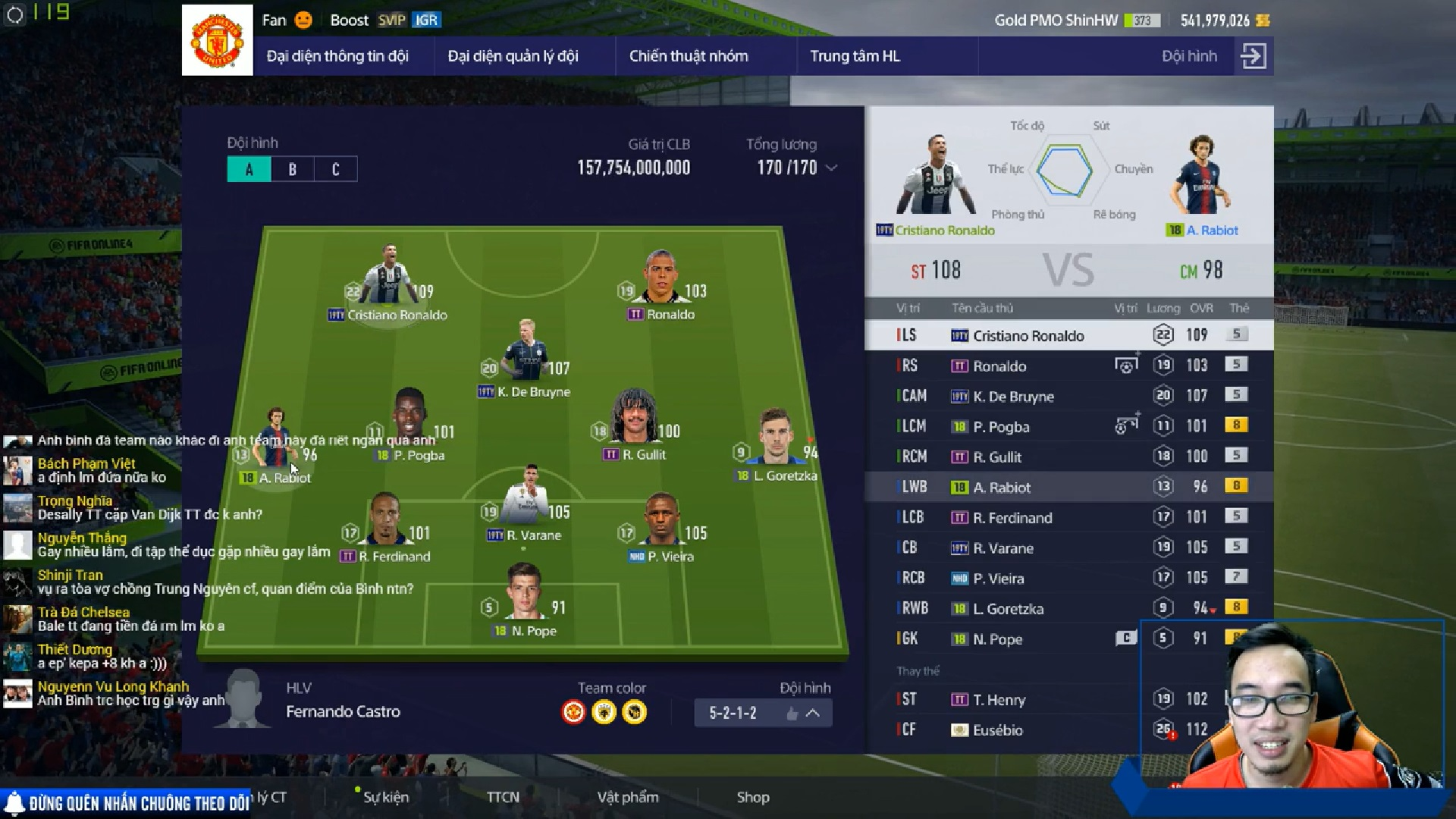Open the Sự kiện events menu
Image resolution: width=1456 pixels, height=819 pixels.
386,797
